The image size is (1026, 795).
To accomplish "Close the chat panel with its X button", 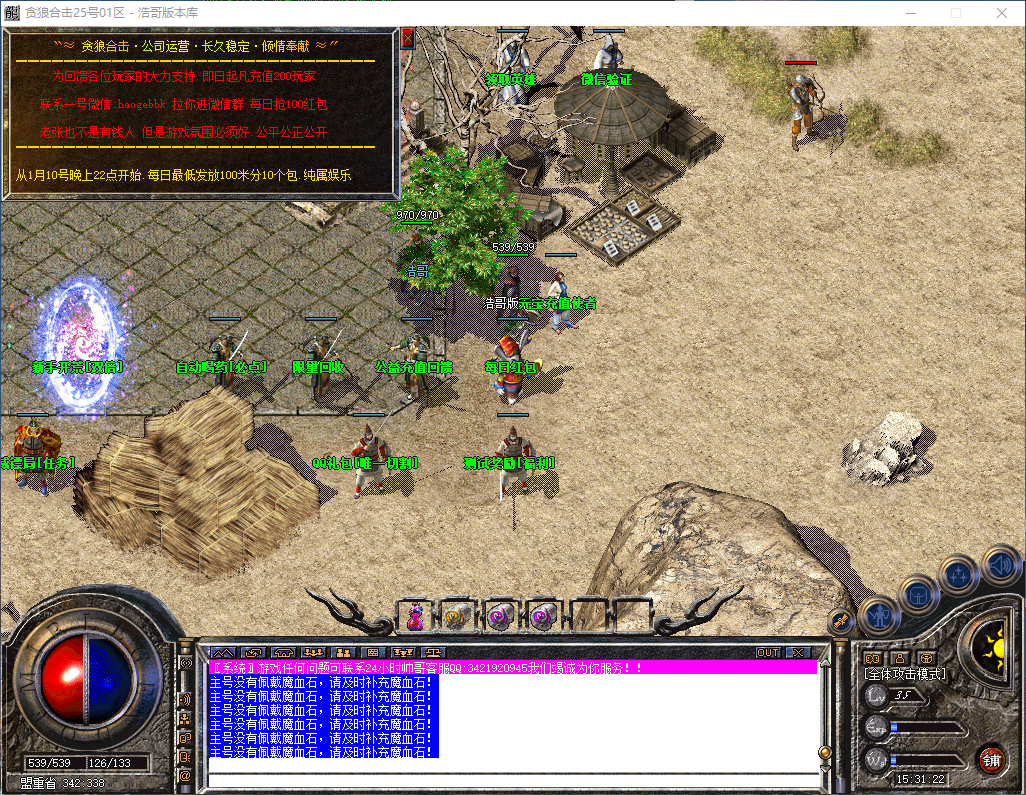I will coord(797,652).
